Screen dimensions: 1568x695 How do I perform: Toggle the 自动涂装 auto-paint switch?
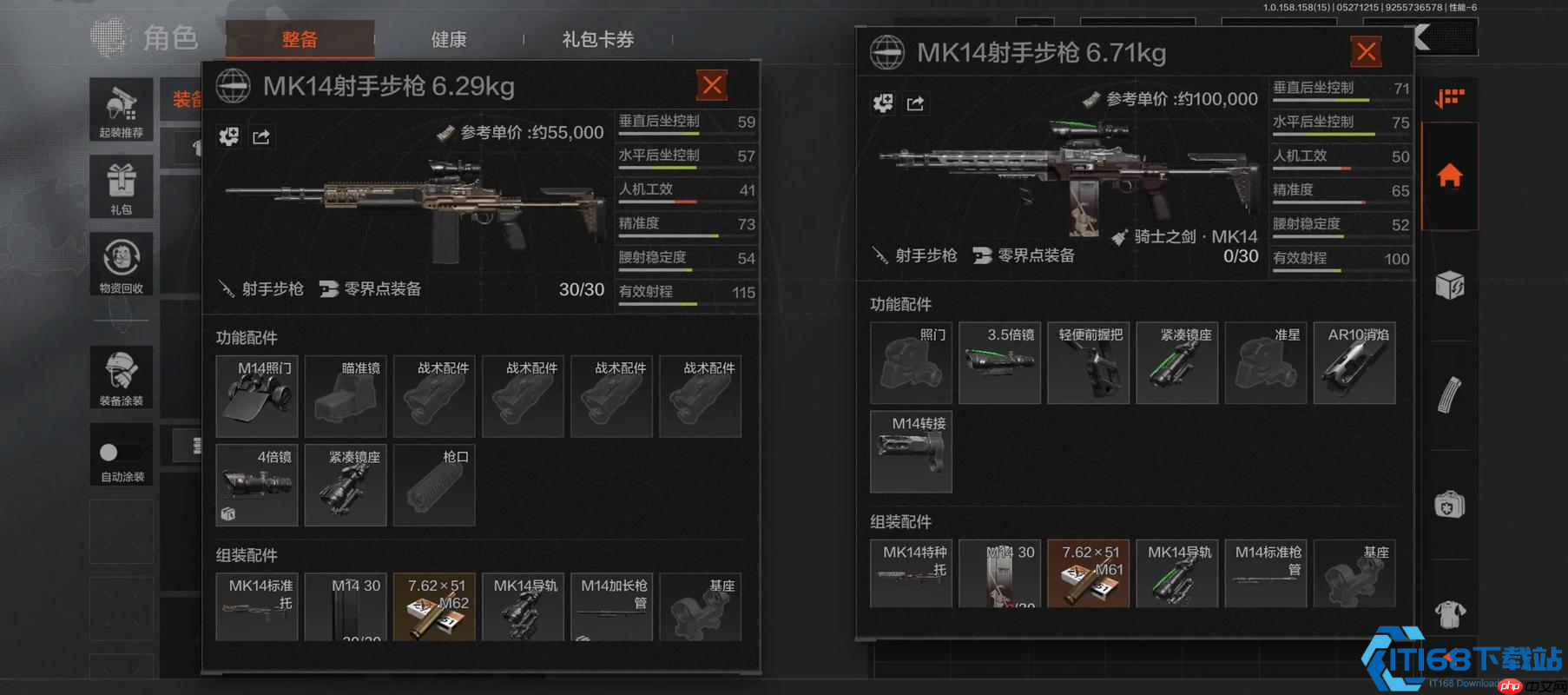pyautogui.click(x=122, y=453)
